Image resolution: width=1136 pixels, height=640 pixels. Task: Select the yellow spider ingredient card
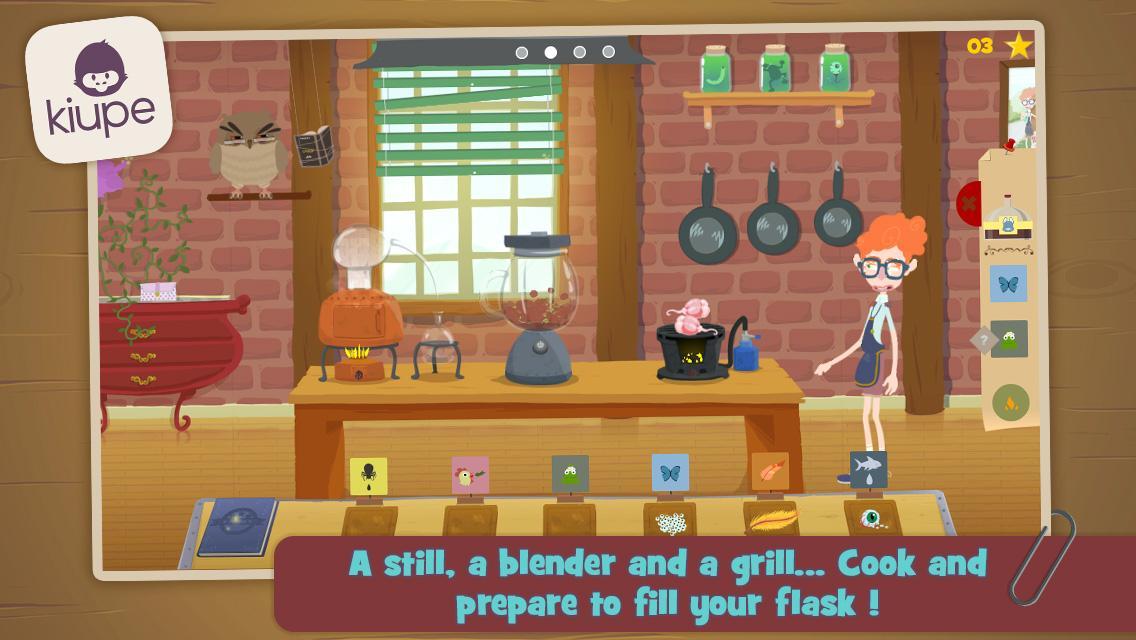368,476
